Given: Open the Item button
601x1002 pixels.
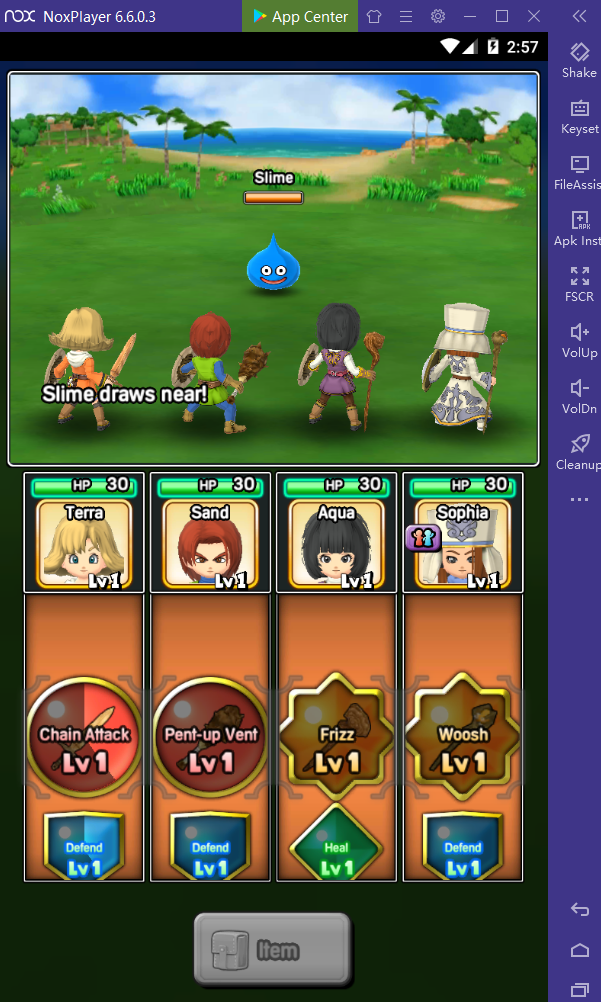Looking at the screenshot, I should point(272,948).
